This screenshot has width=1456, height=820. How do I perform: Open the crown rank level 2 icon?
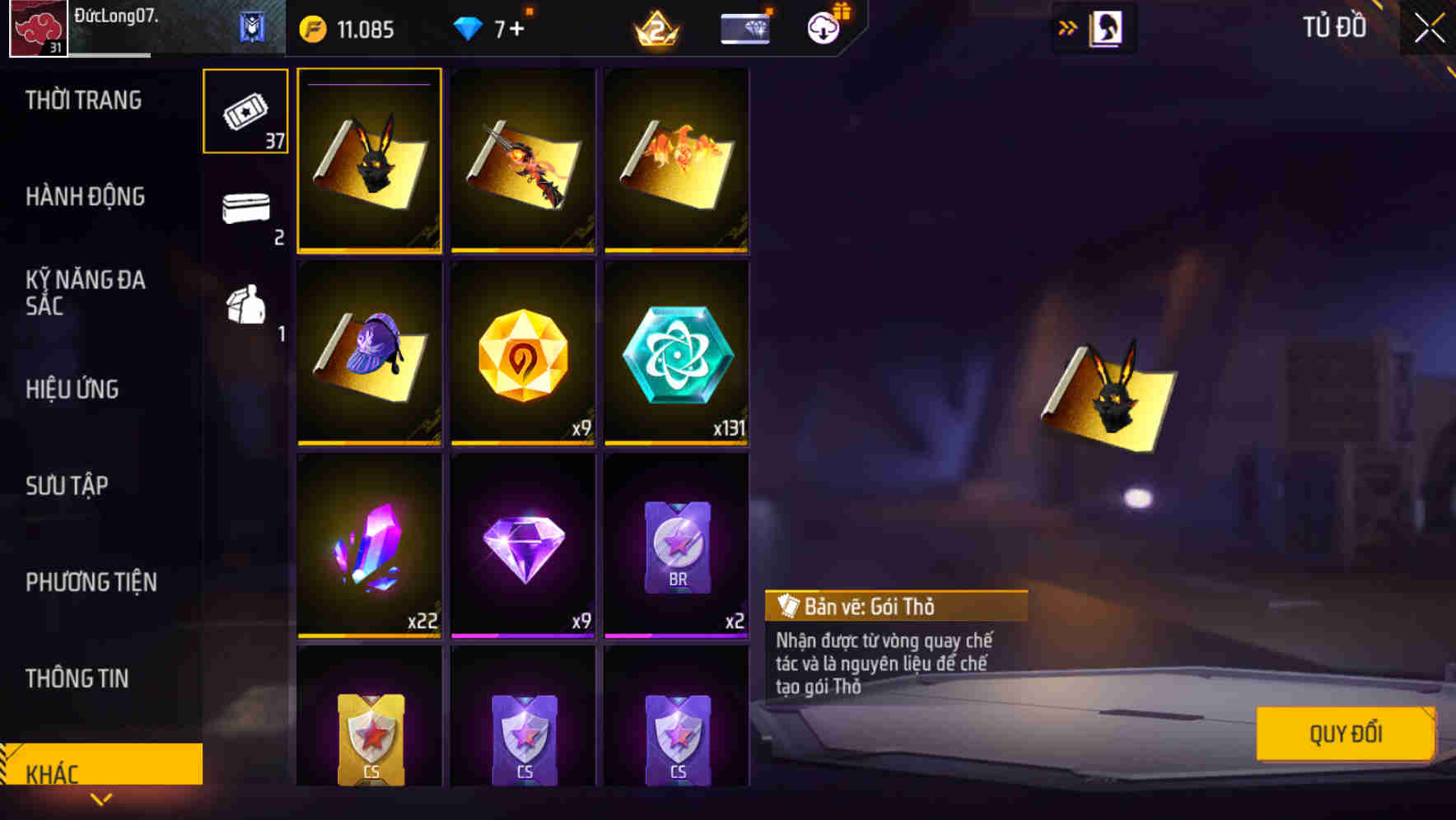point(655,27)
